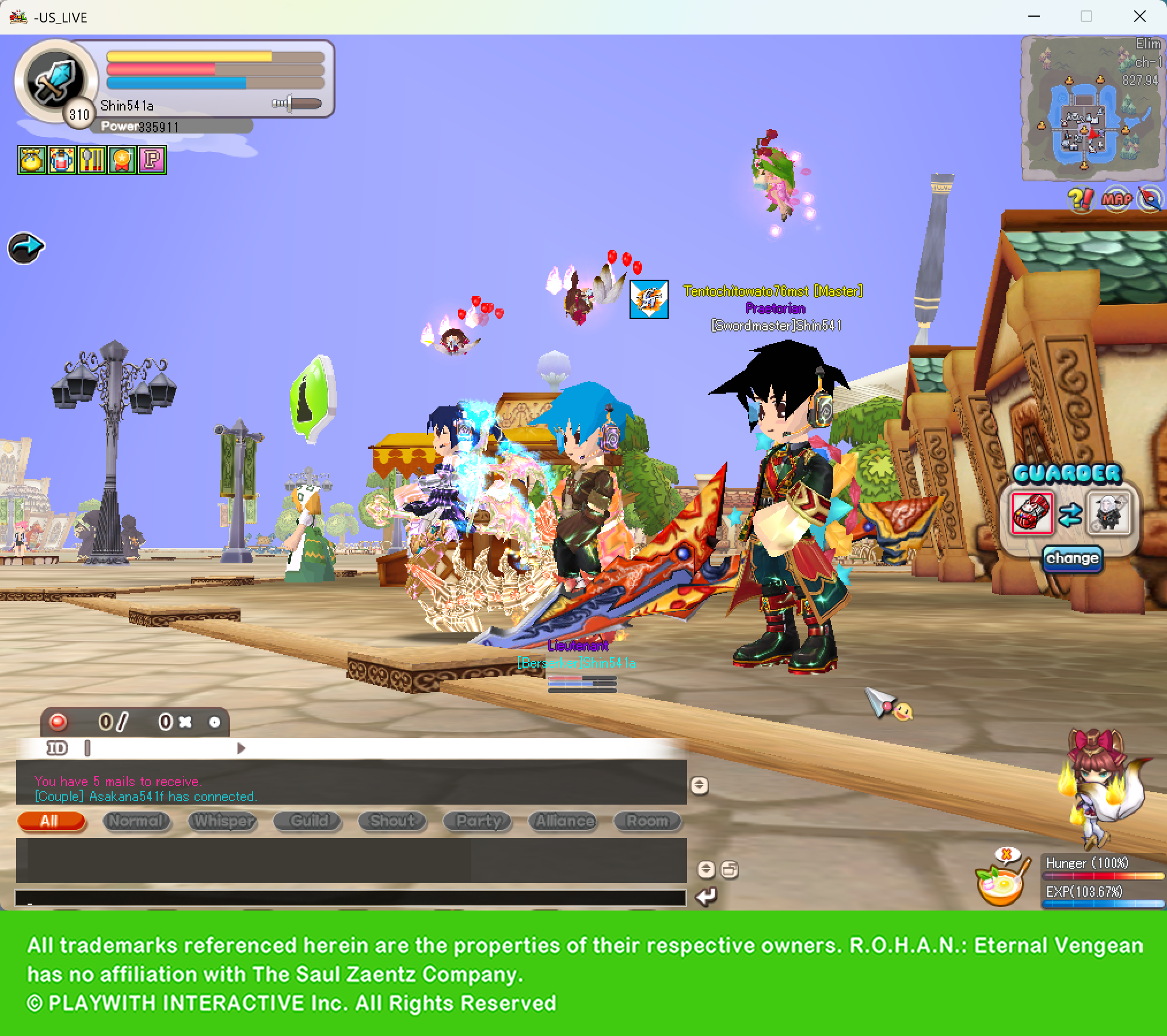Show the Shout chat channel
This screenshot has width=1167, height=1036.
tap(392, 821)
